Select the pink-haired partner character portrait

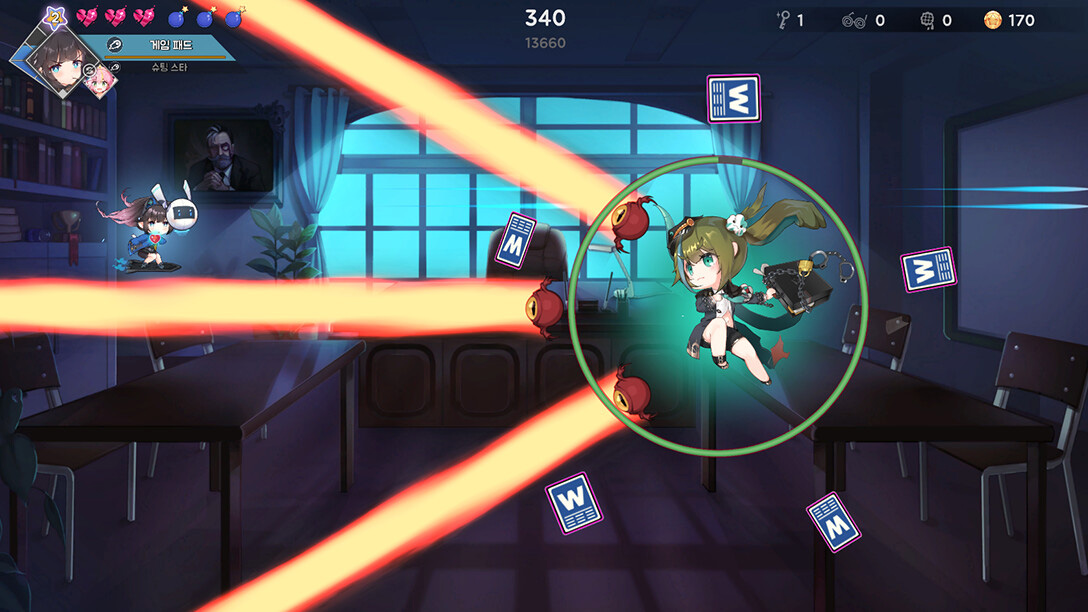coord(100,84)
